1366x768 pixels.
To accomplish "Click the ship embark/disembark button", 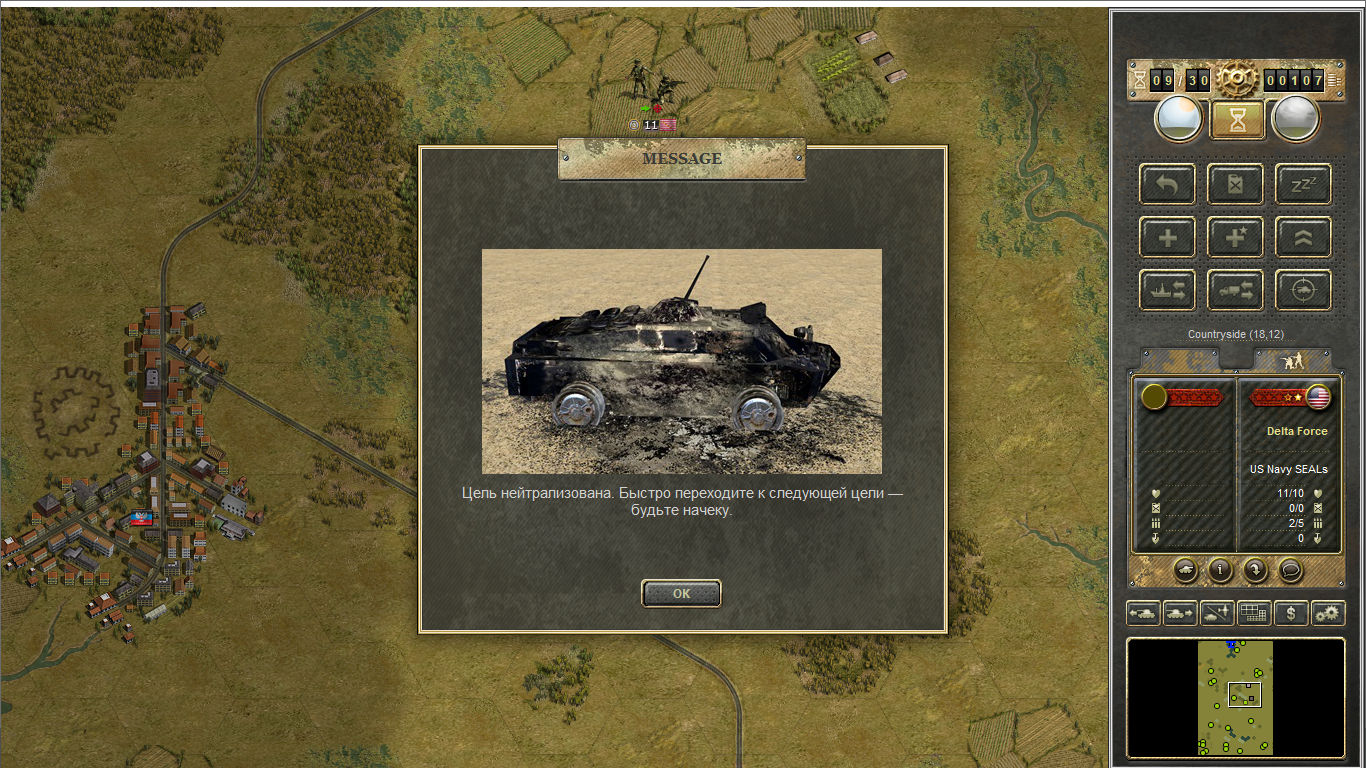I will 1167,290.
